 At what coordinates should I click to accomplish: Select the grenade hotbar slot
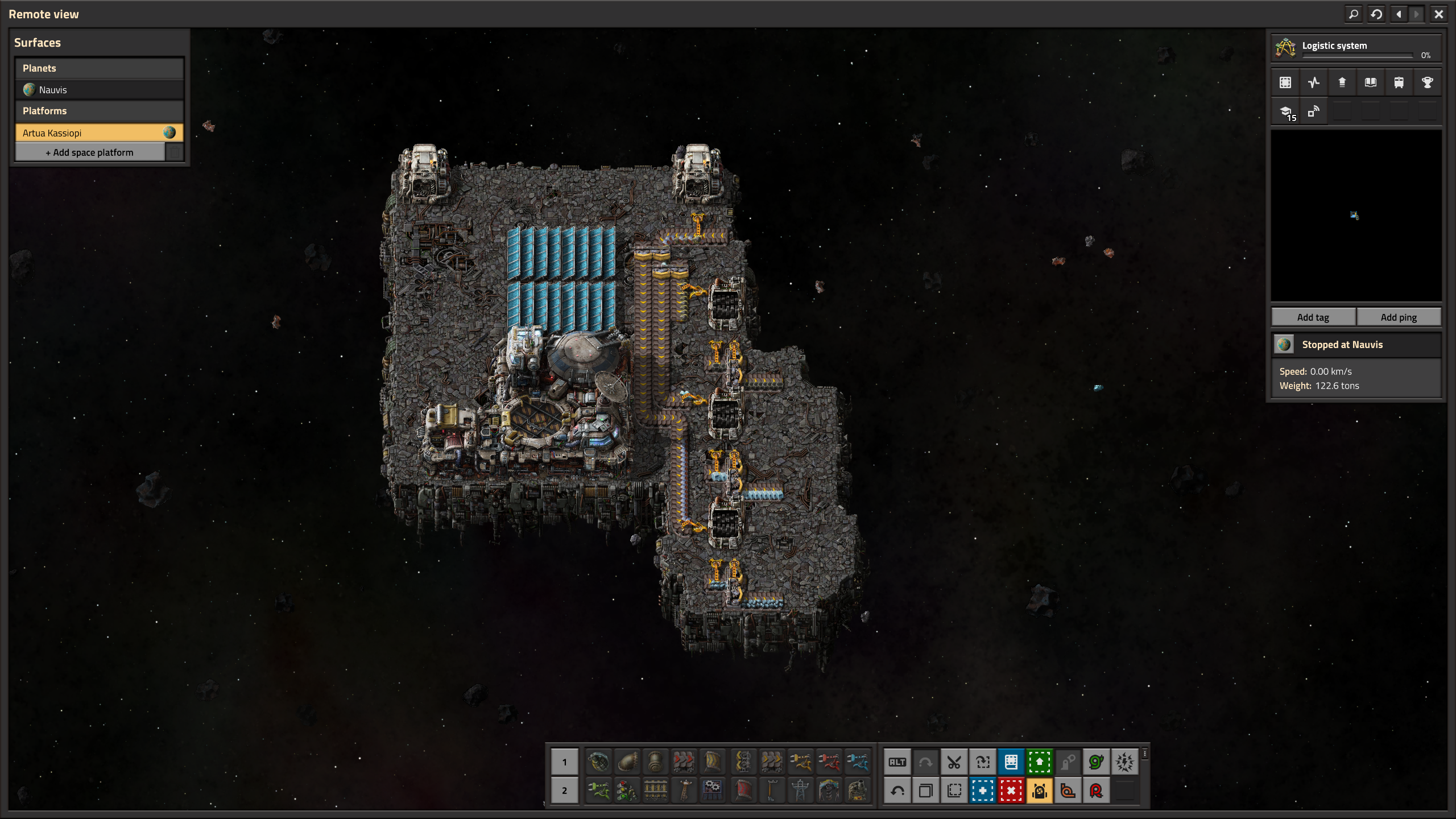coord(598,762)
